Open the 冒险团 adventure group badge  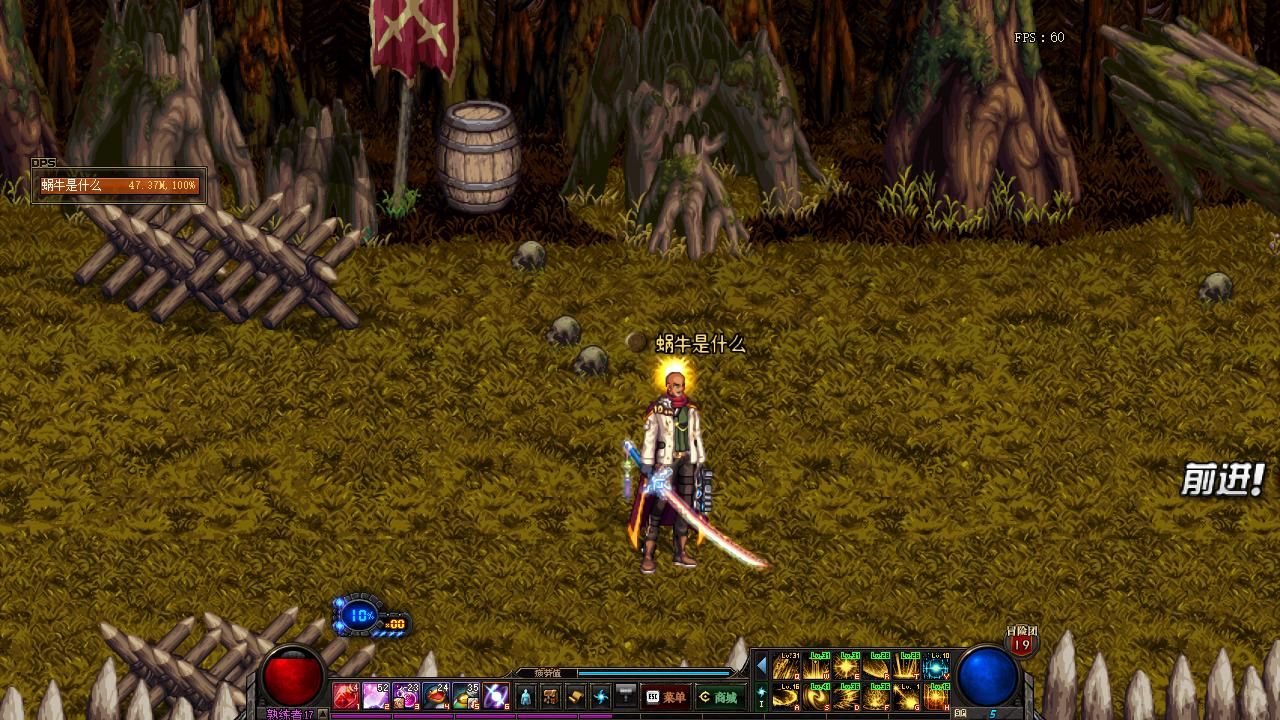tap(1021, 642)
